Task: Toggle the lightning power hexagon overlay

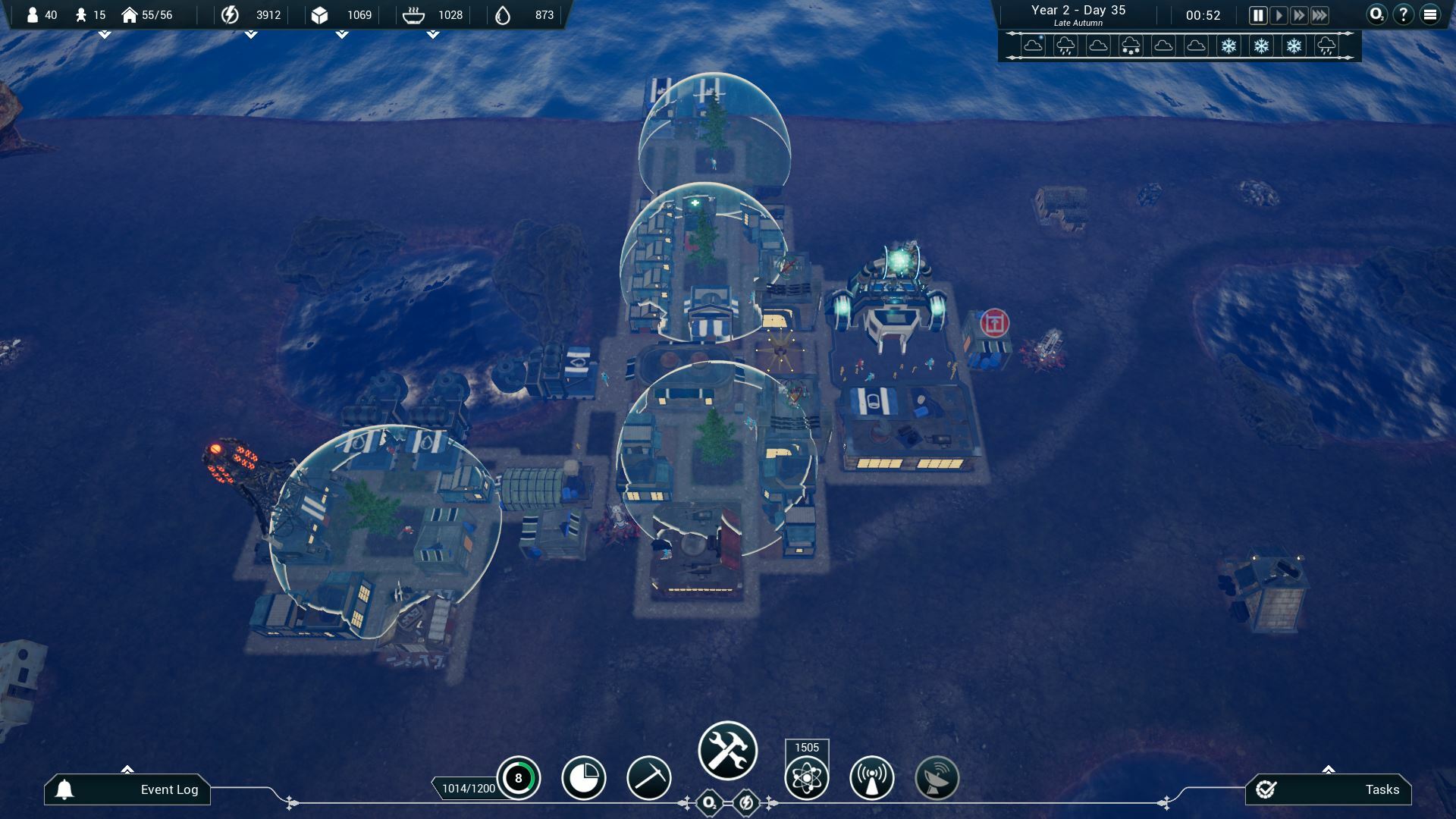Action: click(746, 803)
